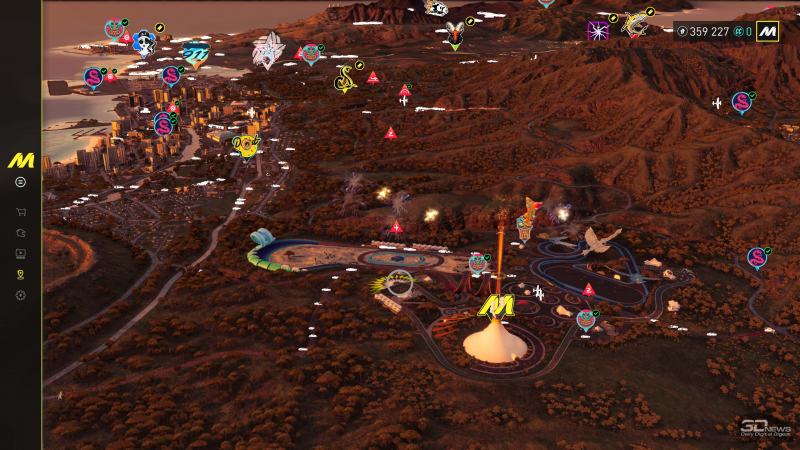The width and height of the screenshot is (800, 450).
Task: Select the yellow snake emblem marker
Action: [x=345, y=77]
